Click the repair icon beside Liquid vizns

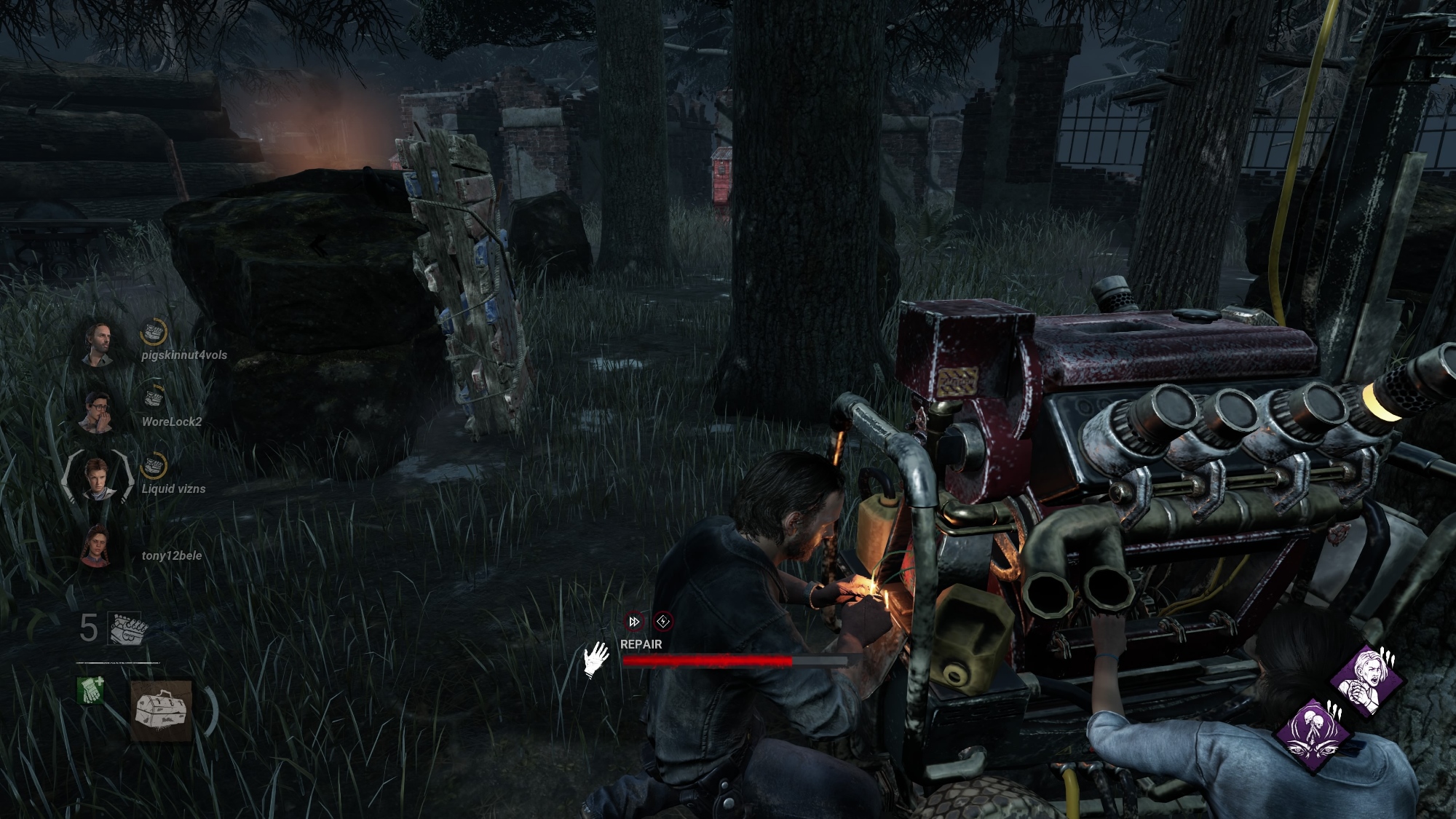[x=153, y=466]
